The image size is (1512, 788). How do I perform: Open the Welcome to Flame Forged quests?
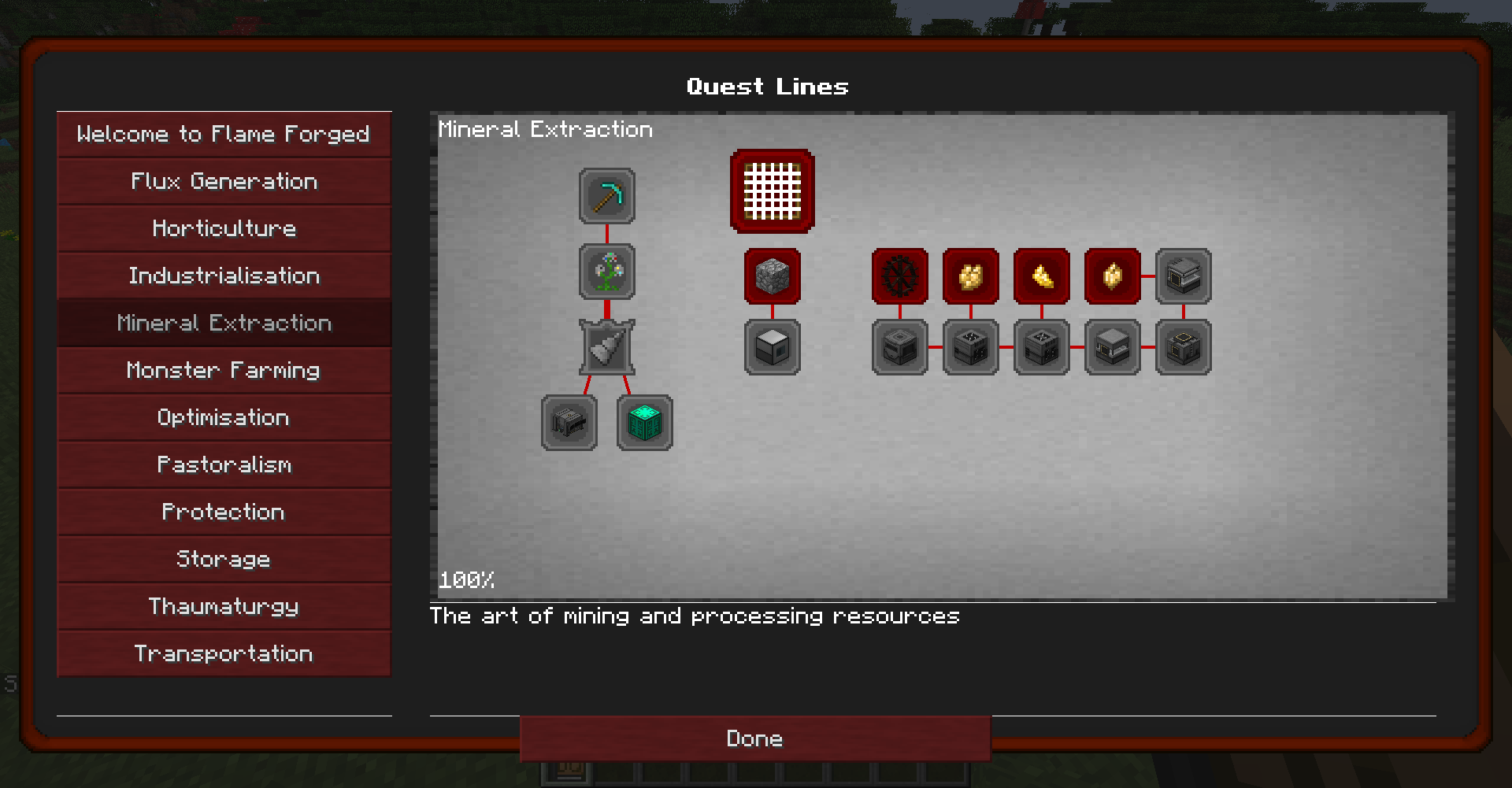point(224,134)
